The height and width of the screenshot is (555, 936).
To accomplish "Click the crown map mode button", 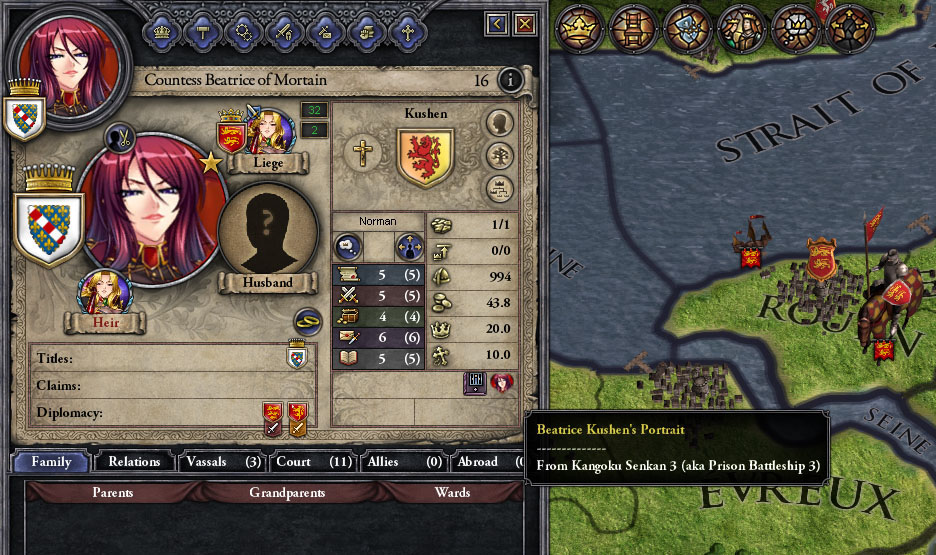I will click(x=576, y=26).
